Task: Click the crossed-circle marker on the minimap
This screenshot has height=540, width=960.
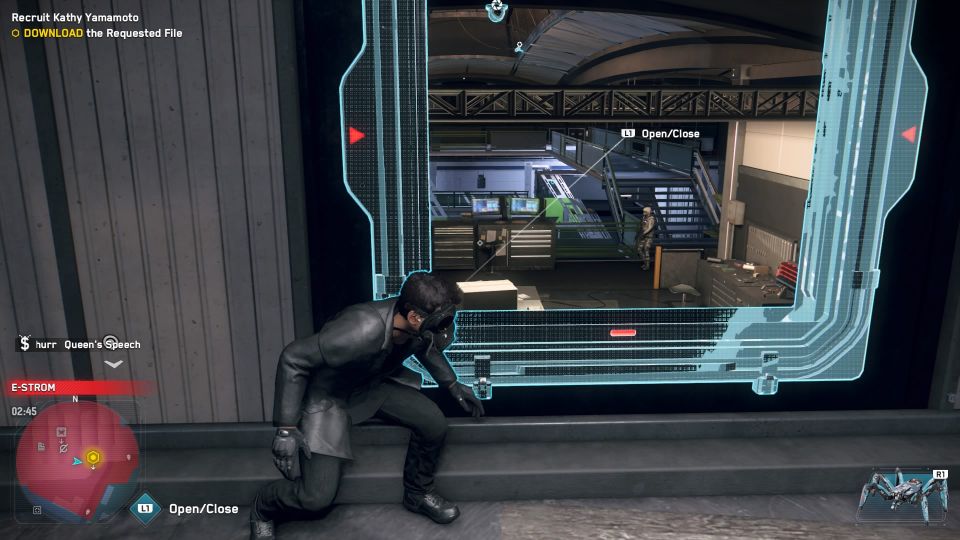Action: tap(63, 449)
